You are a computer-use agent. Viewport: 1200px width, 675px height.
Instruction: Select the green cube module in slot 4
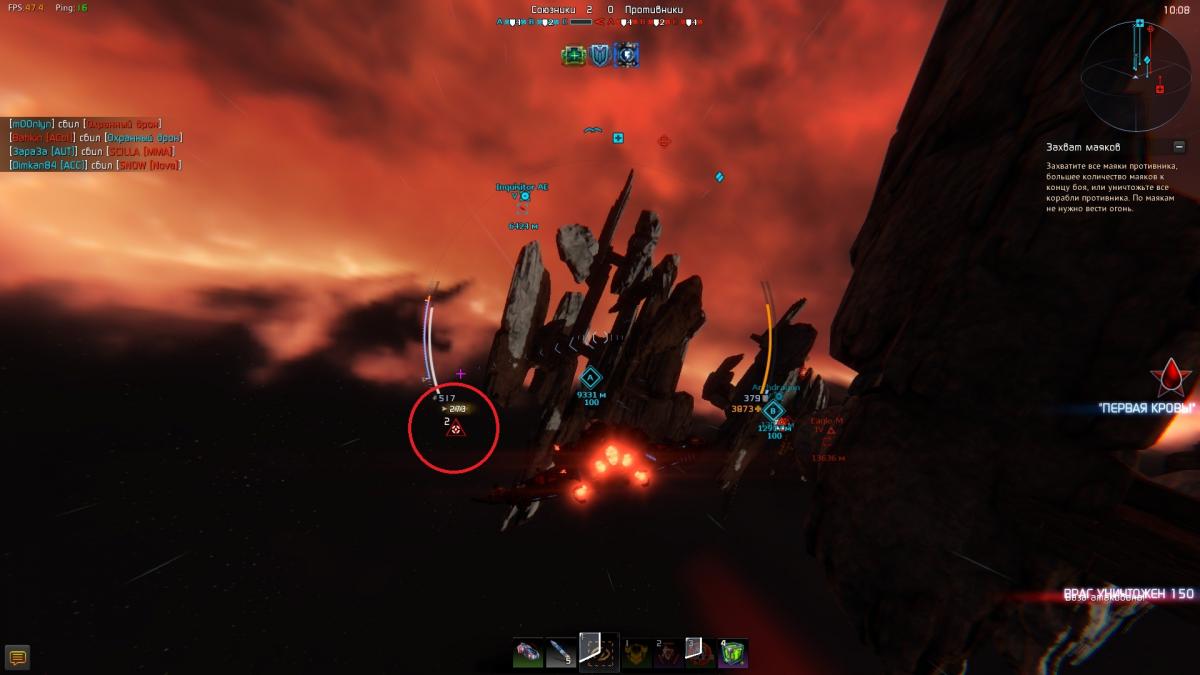point(734,653)
